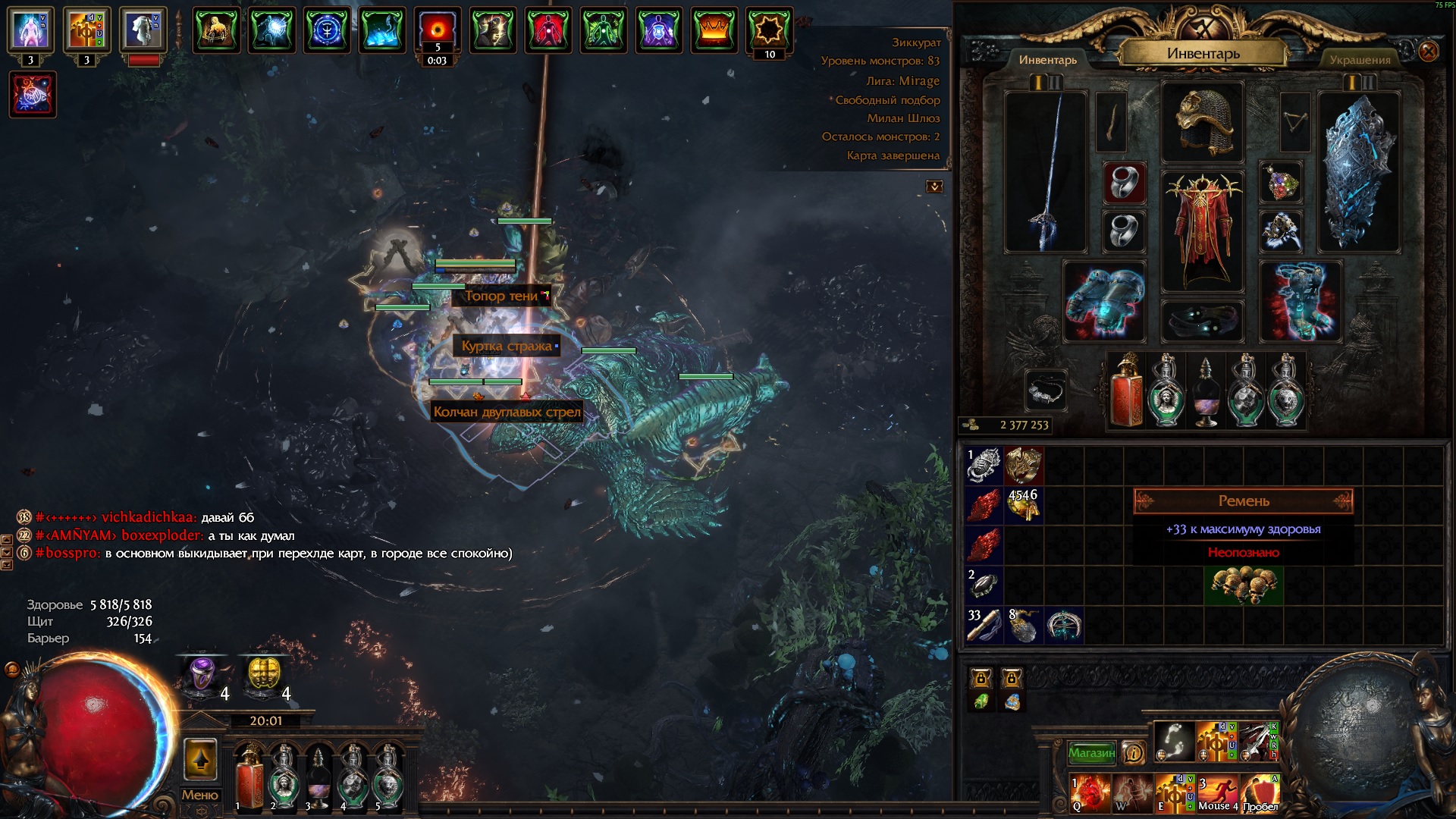The height and width of the screenshot is (819, 1456).
Task: Click the equipped belt slot
Action: click(x=1202, y=320)
